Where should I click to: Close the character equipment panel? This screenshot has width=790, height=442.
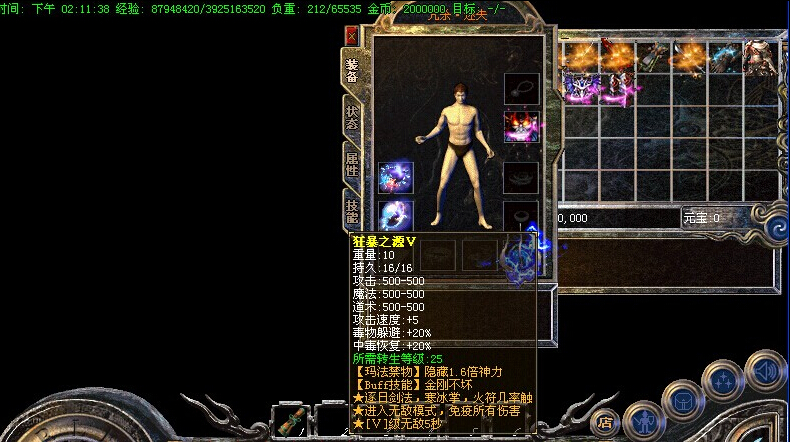tap(351, 36)
